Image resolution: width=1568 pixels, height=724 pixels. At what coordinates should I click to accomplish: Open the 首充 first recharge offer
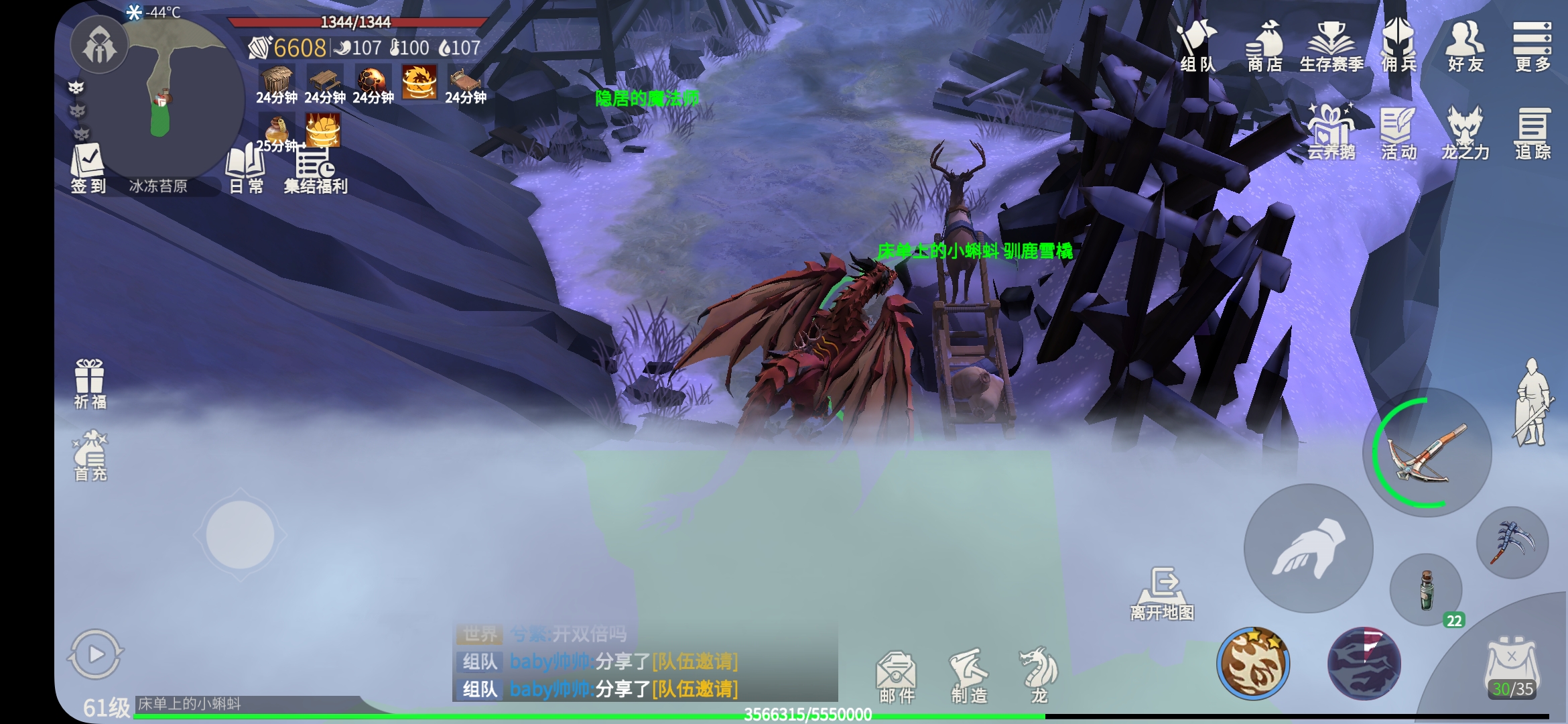tap(90, 456)
